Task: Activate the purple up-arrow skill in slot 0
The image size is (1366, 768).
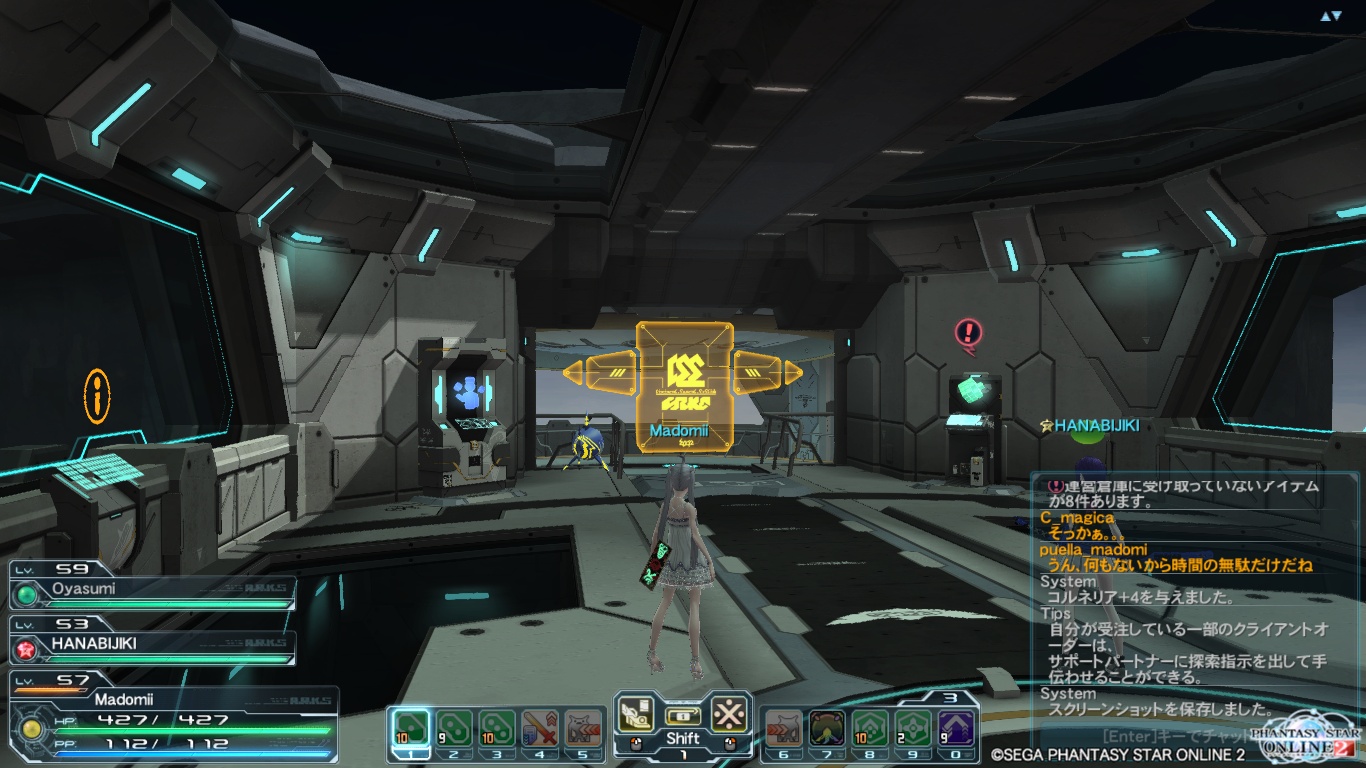Action: pos(956,727)
